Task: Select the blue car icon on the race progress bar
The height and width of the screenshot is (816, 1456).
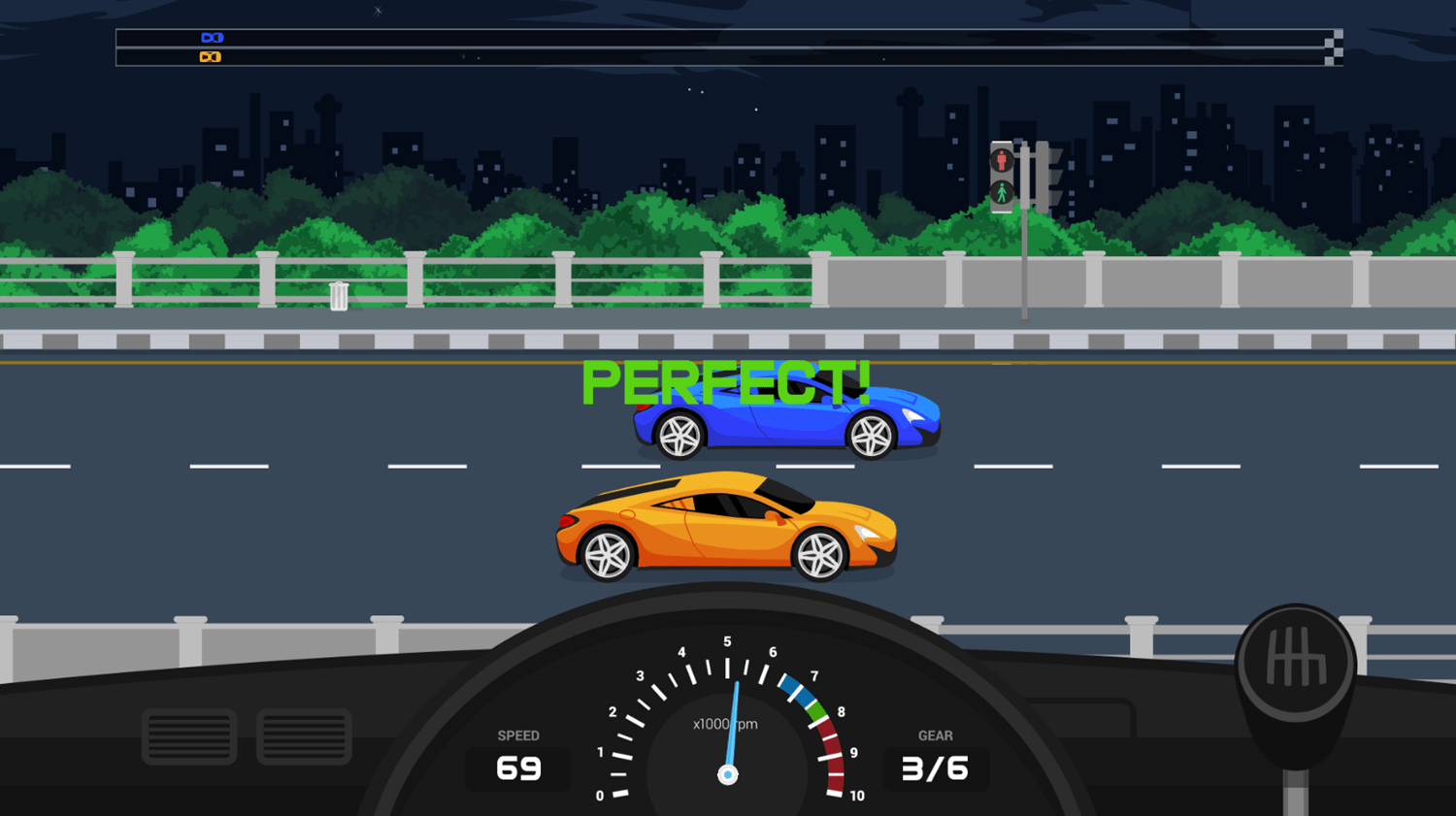Action: click(x=213, y=37)
